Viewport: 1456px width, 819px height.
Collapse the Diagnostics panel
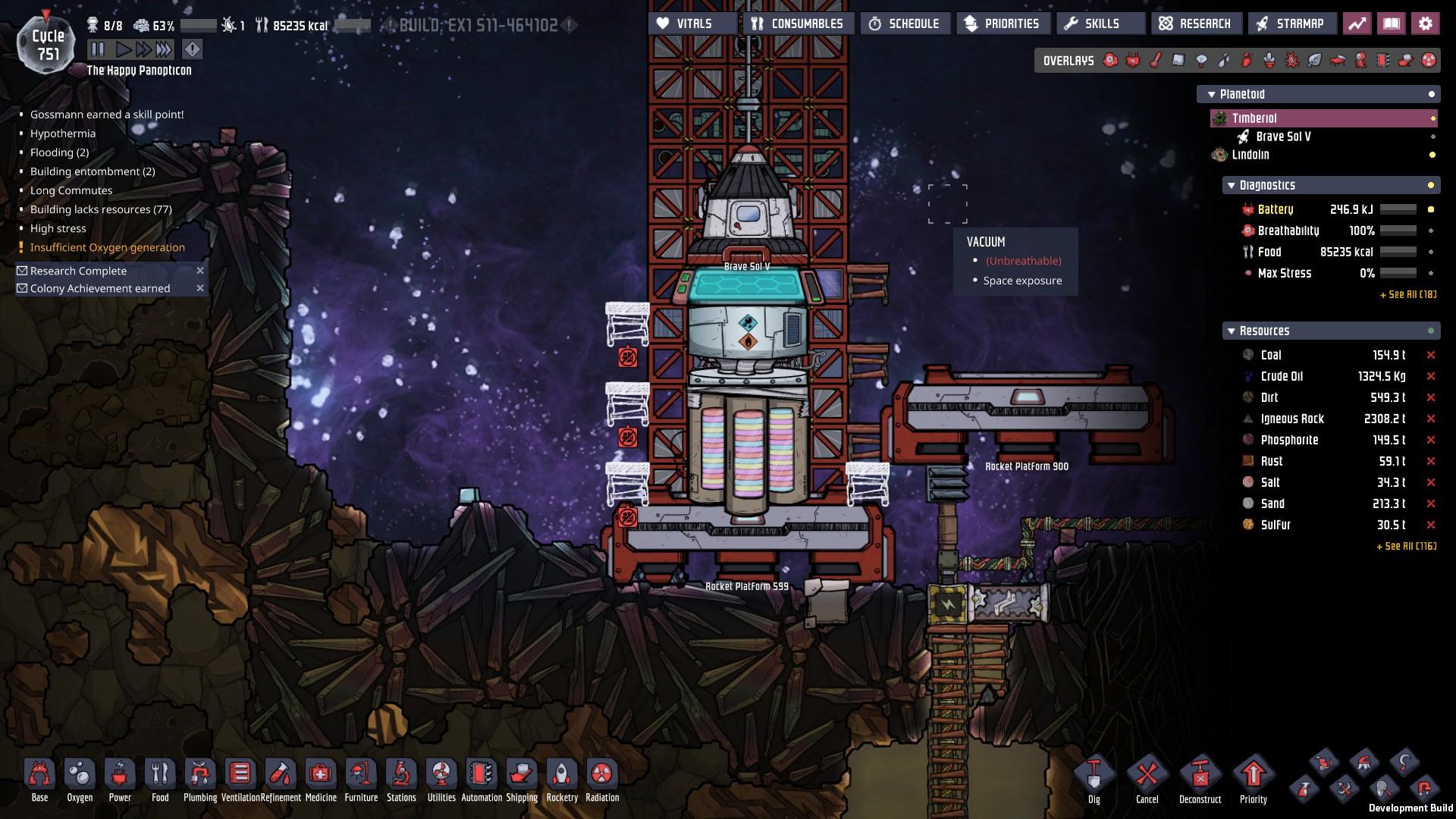click(1230, 186)
